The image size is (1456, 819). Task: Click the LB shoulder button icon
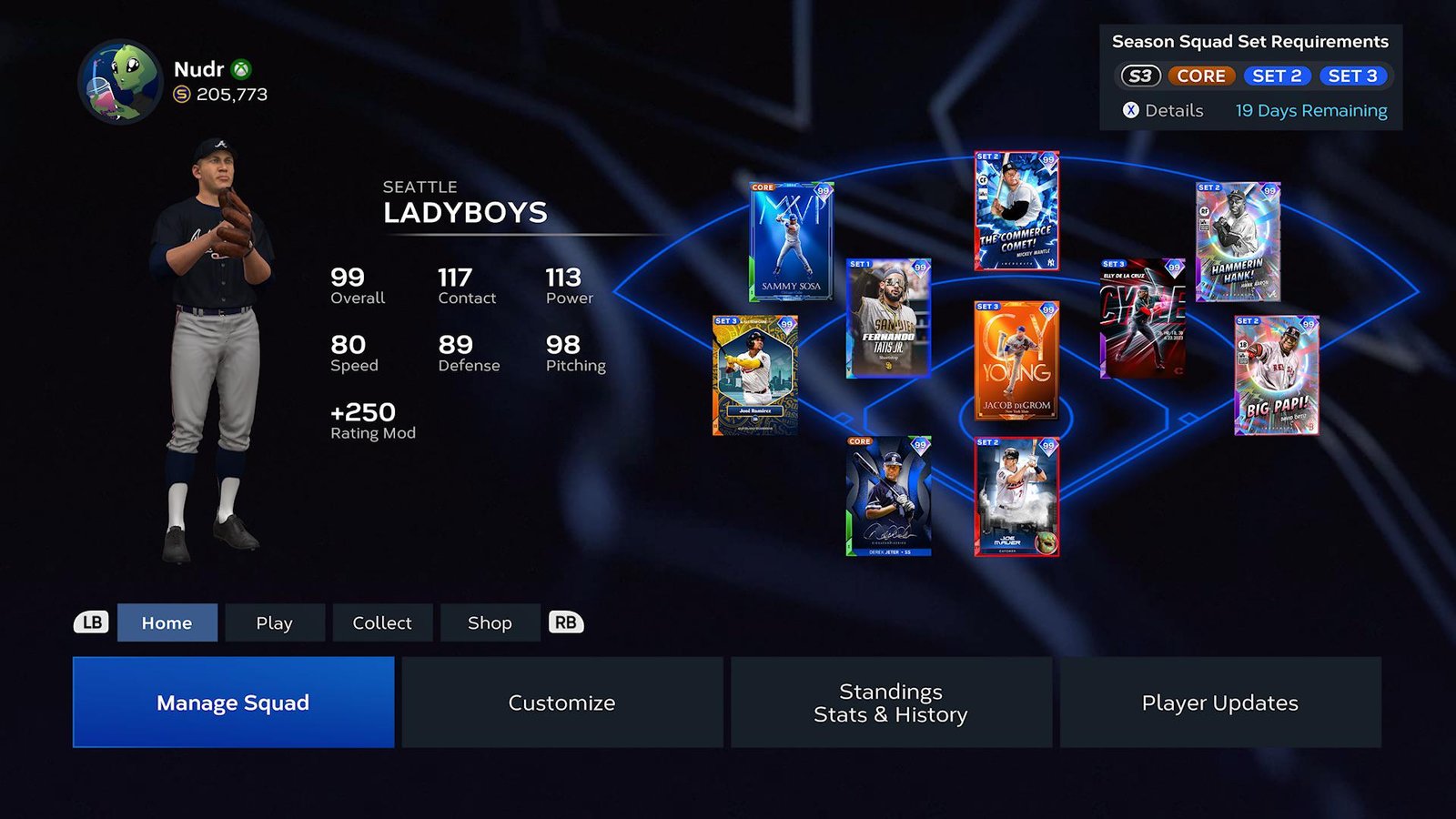click(x=91, y=622)
